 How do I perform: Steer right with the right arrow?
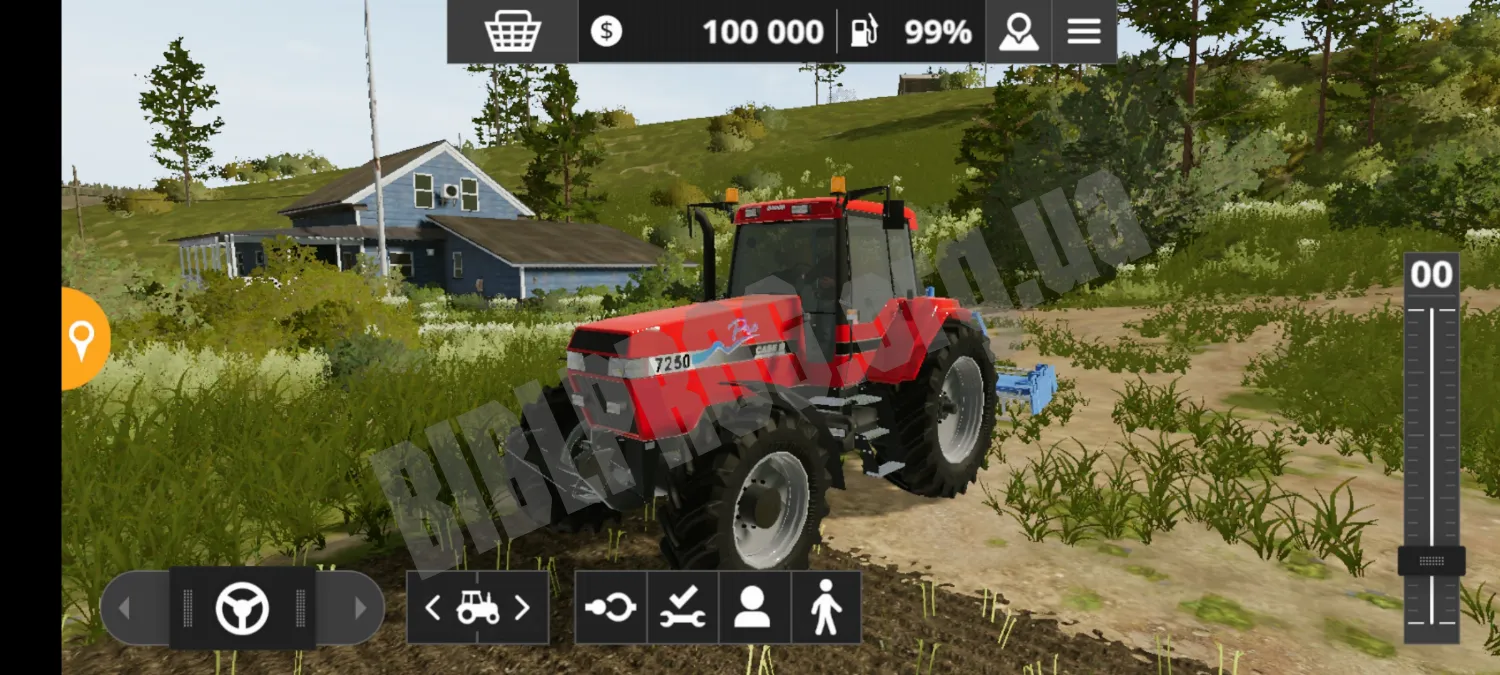(x=360, y=608)
